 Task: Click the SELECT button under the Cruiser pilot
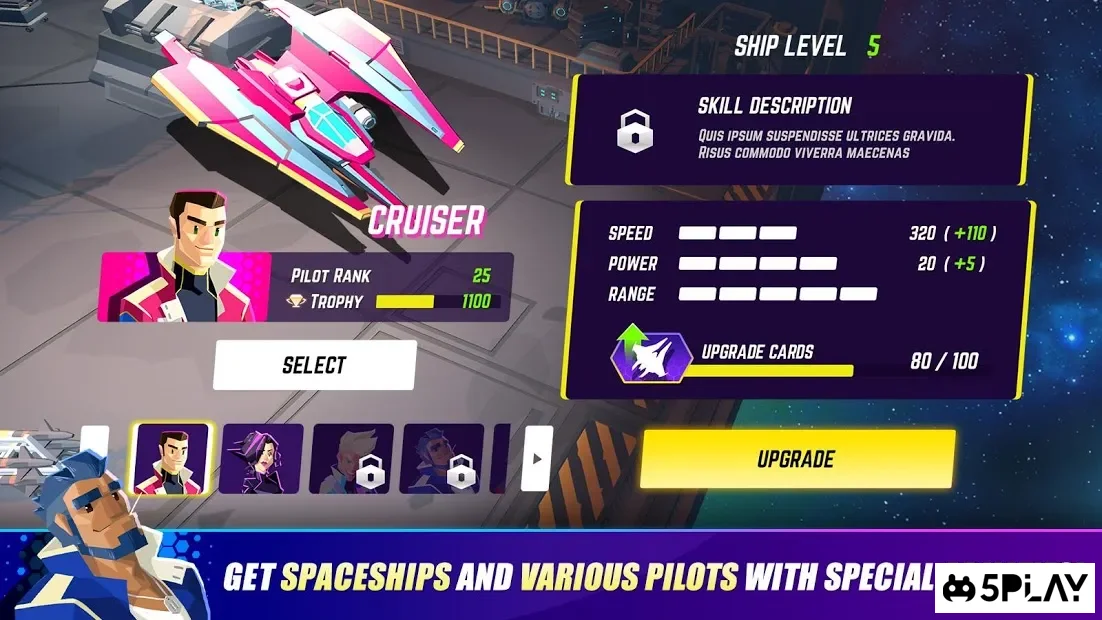coord(314,365)
